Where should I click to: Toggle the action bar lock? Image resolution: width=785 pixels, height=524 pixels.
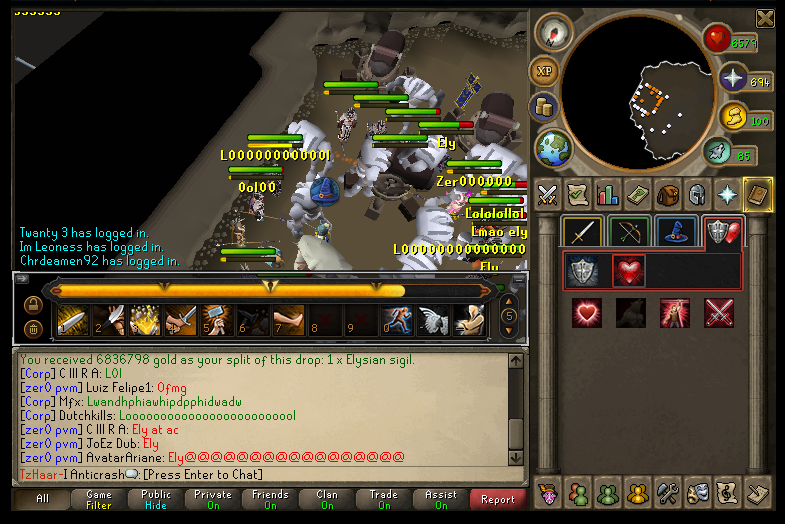click(x=32, y=304)
